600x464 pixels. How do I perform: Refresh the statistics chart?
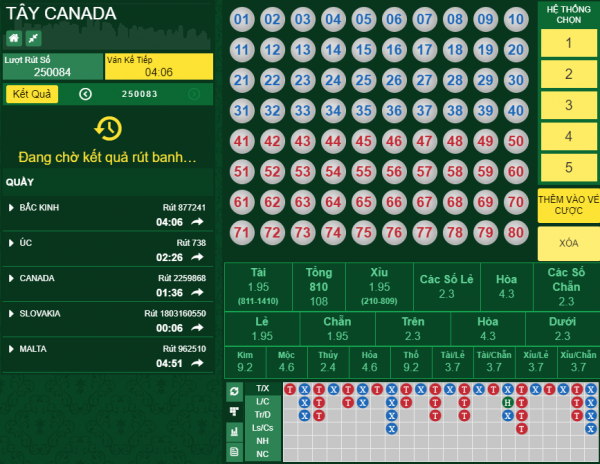pos(233,390)
